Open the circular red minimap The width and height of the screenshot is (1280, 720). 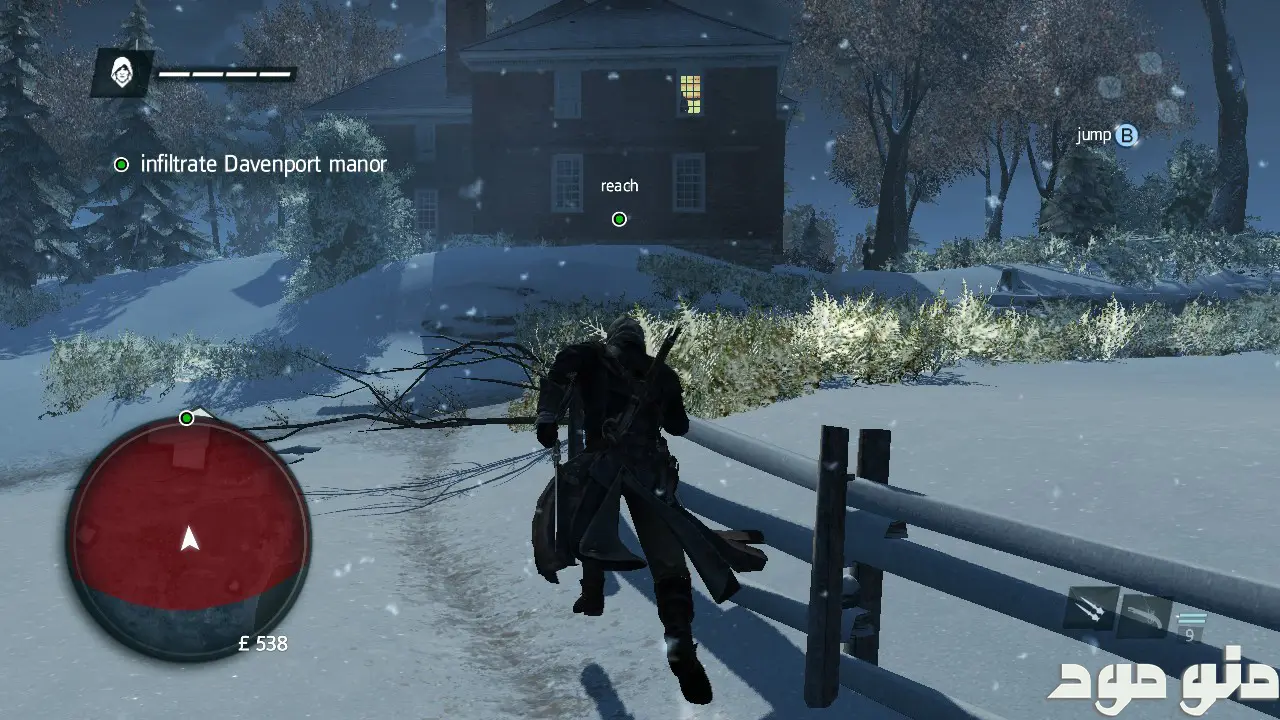(x=189, y=538)
